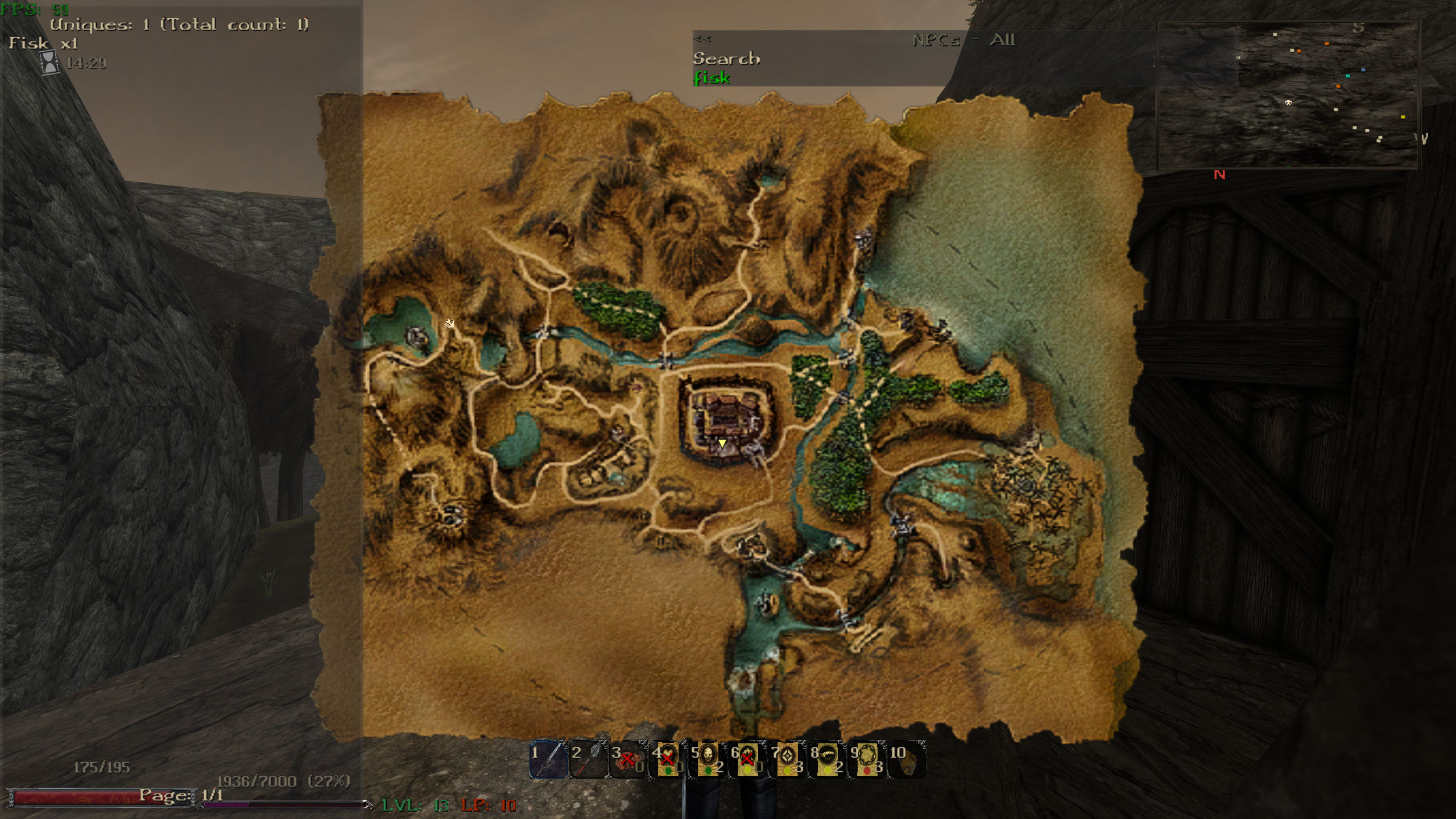Viewport: 1456px width, 819px height.
Task: Click the minimap in the corner
Action: point(1288,96)
